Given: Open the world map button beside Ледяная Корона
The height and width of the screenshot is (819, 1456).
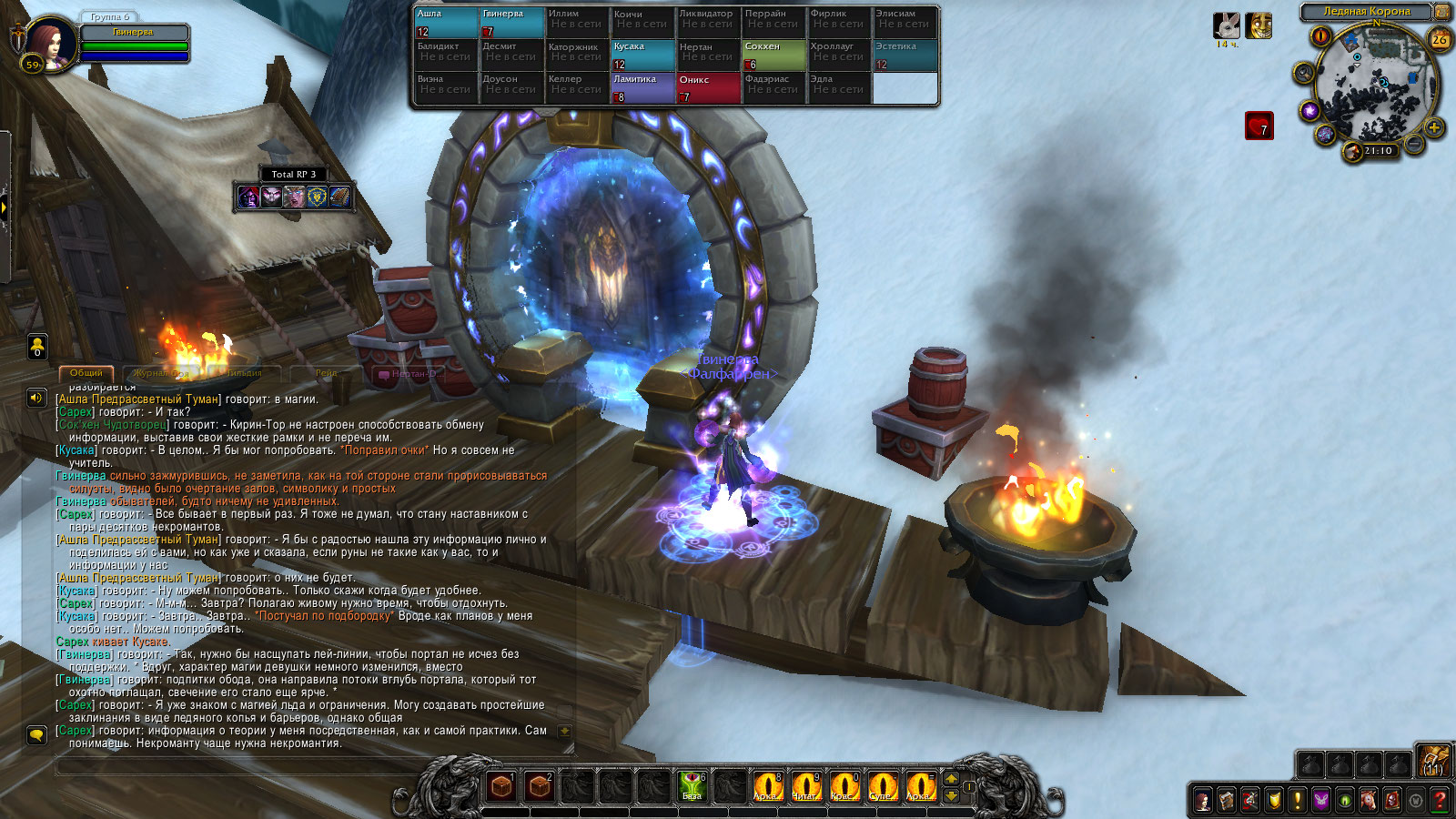Looking at the screenshot, I should coord(1442,12).
